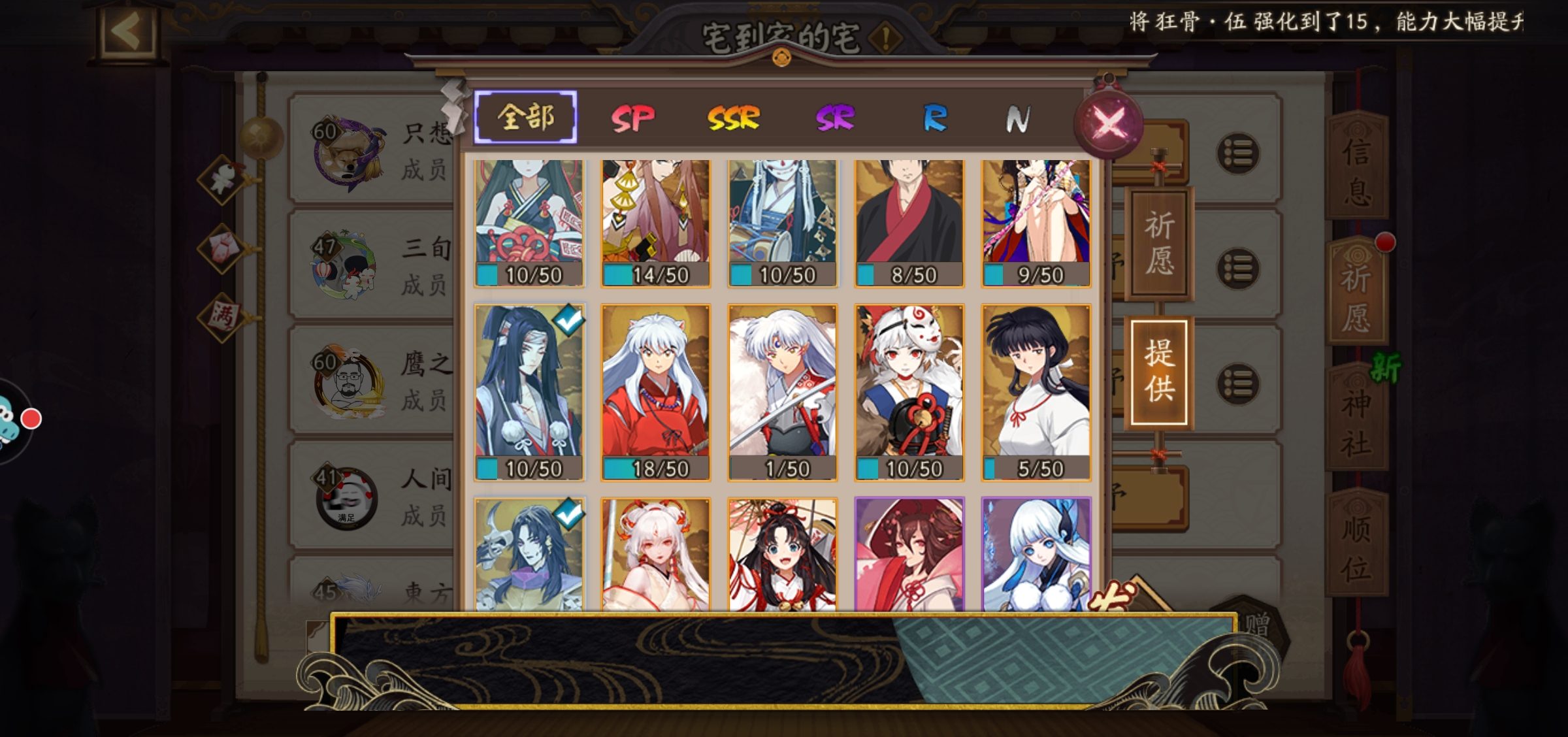The image size is (1568, 737).
Task: Open the 信息 (Info) side tab
Action: coord(1356,171)
